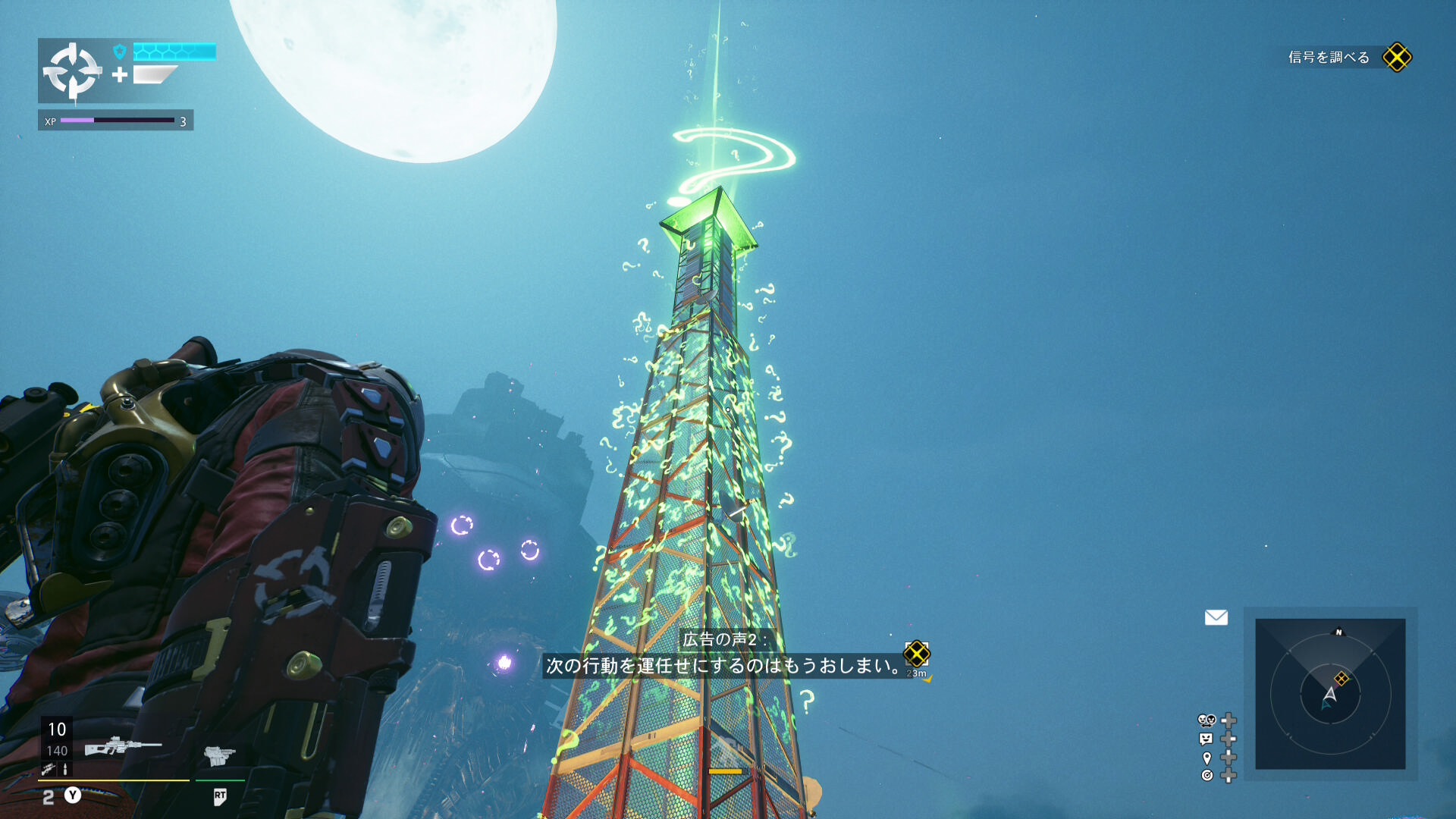Choose the character swap shortcut icon
Image resolution: width=1456 pixels, height=819 pixels.
(1207, 720)
